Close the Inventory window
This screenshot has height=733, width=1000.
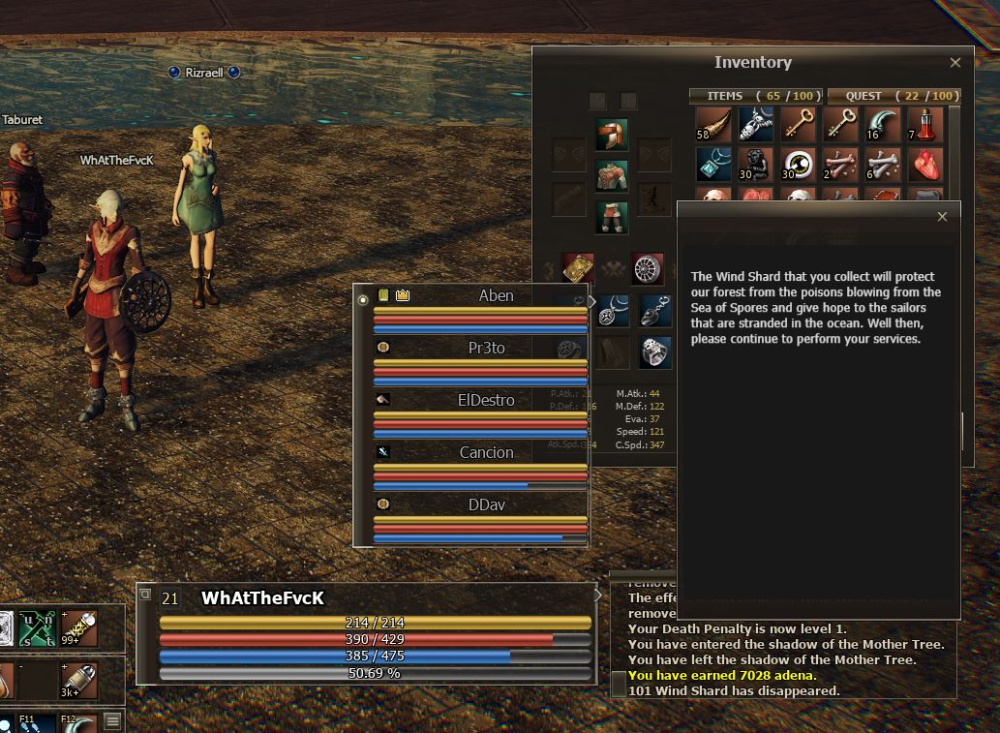(955, 62)
